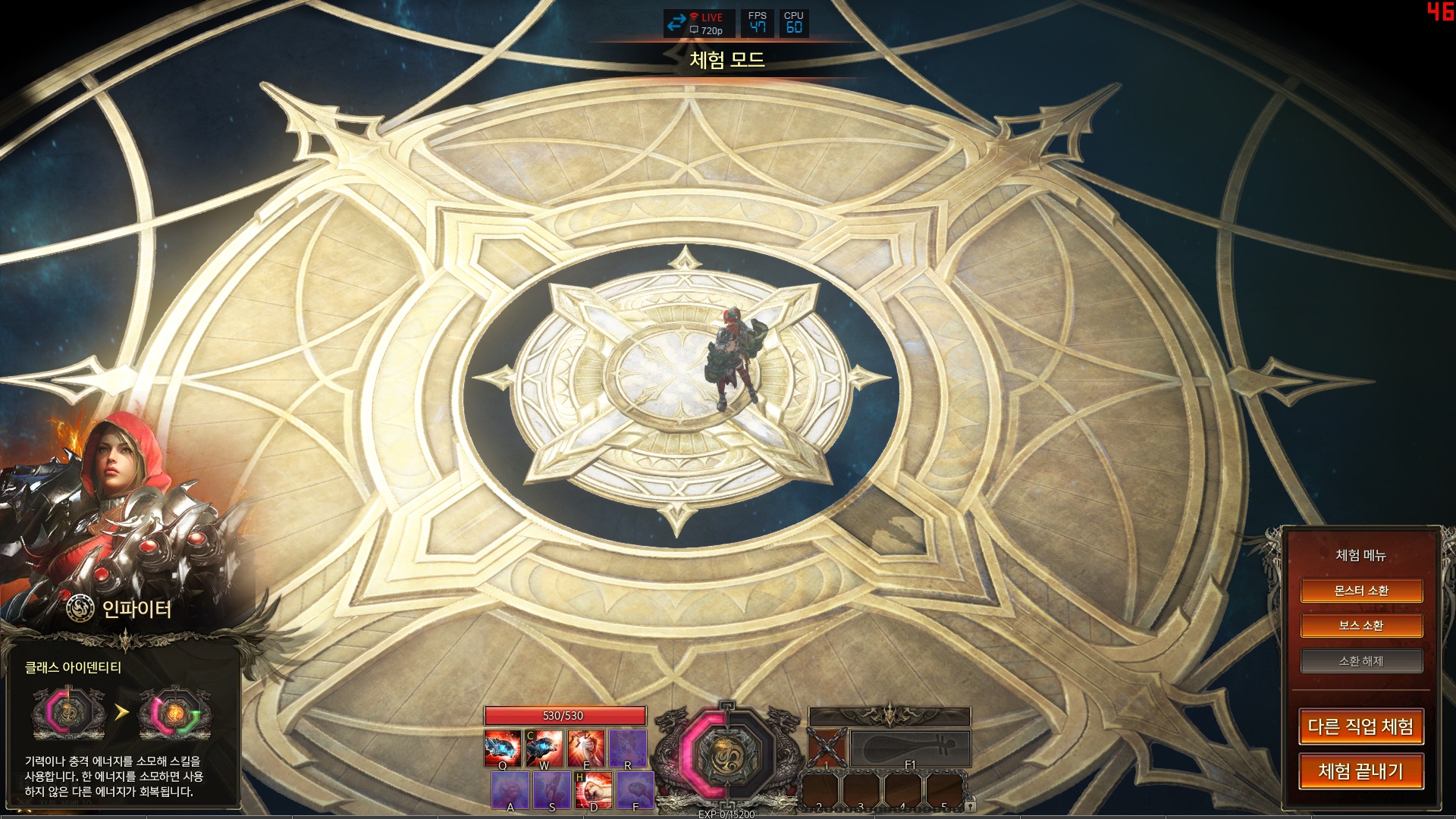Open the dragon-framed identity gauge emblem

[726, 754]
